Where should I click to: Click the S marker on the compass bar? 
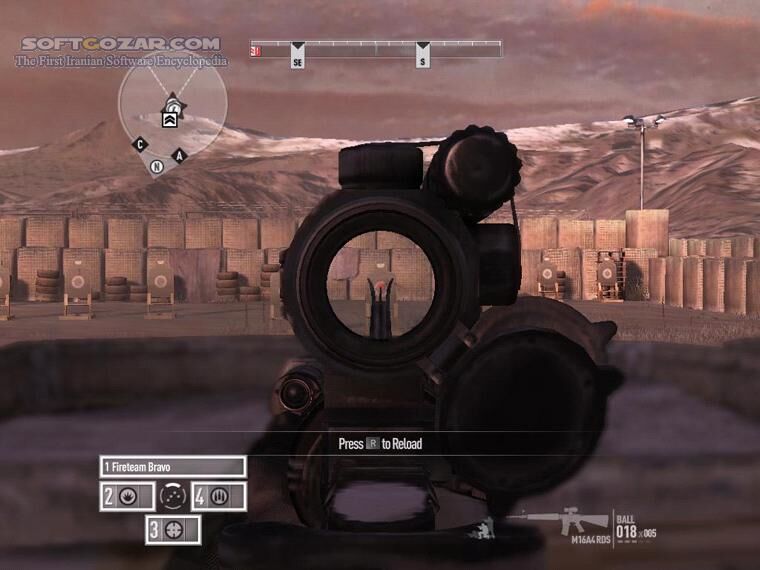click(423, 62)
